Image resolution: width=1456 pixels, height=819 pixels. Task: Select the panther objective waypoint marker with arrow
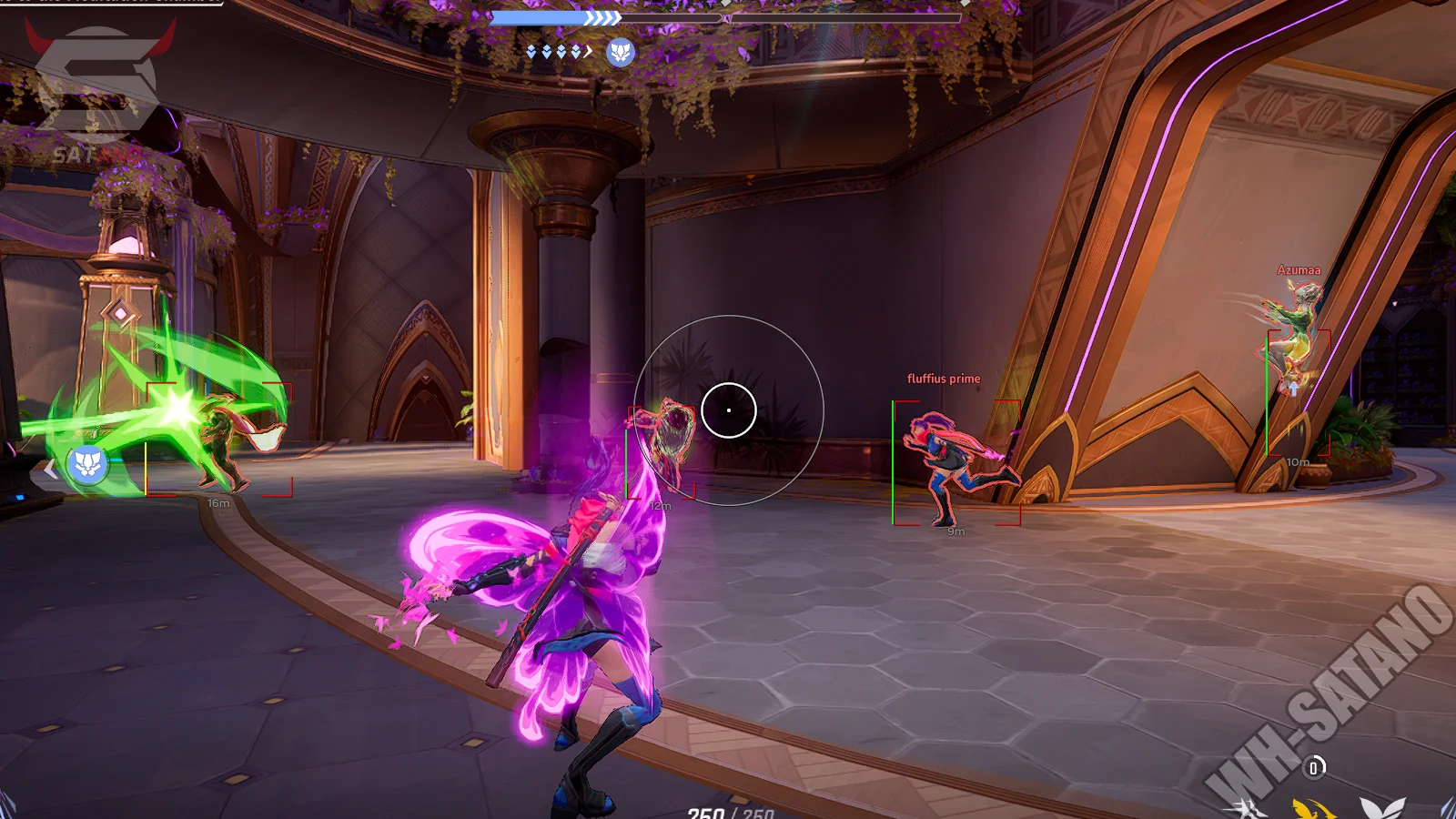pos(87,464)
